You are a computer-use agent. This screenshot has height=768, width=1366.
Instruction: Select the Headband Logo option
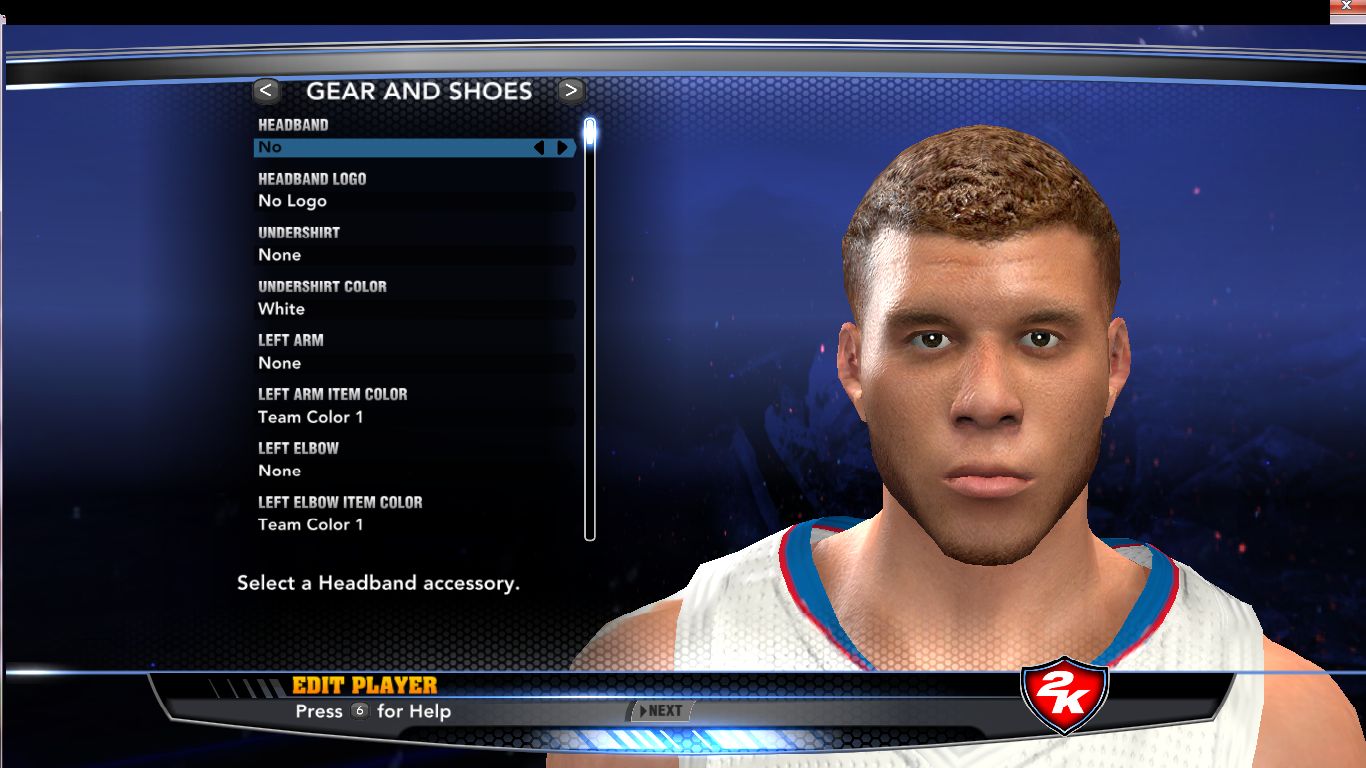[400, 201]
